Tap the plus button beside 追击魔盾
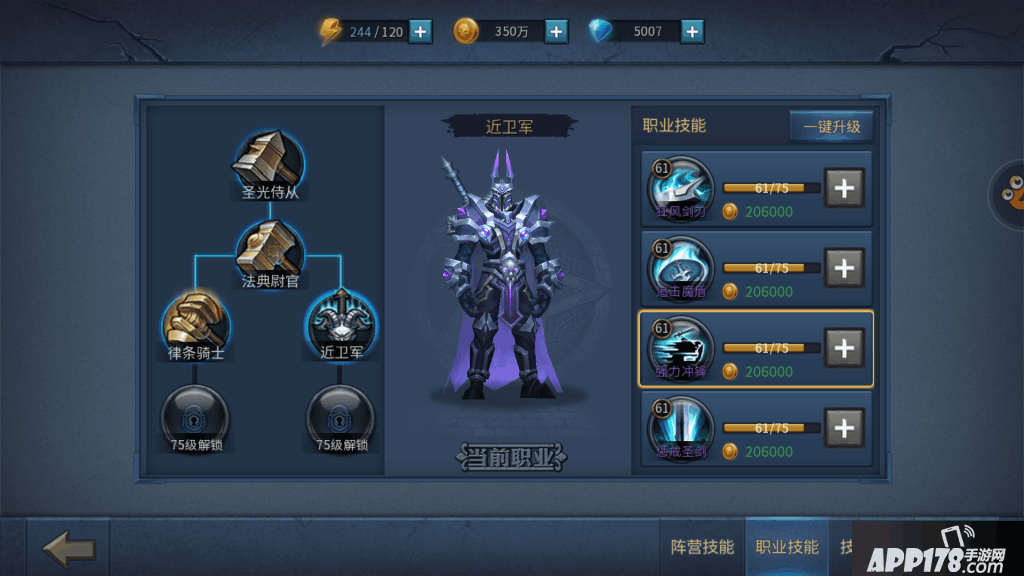 click(844, 268)
